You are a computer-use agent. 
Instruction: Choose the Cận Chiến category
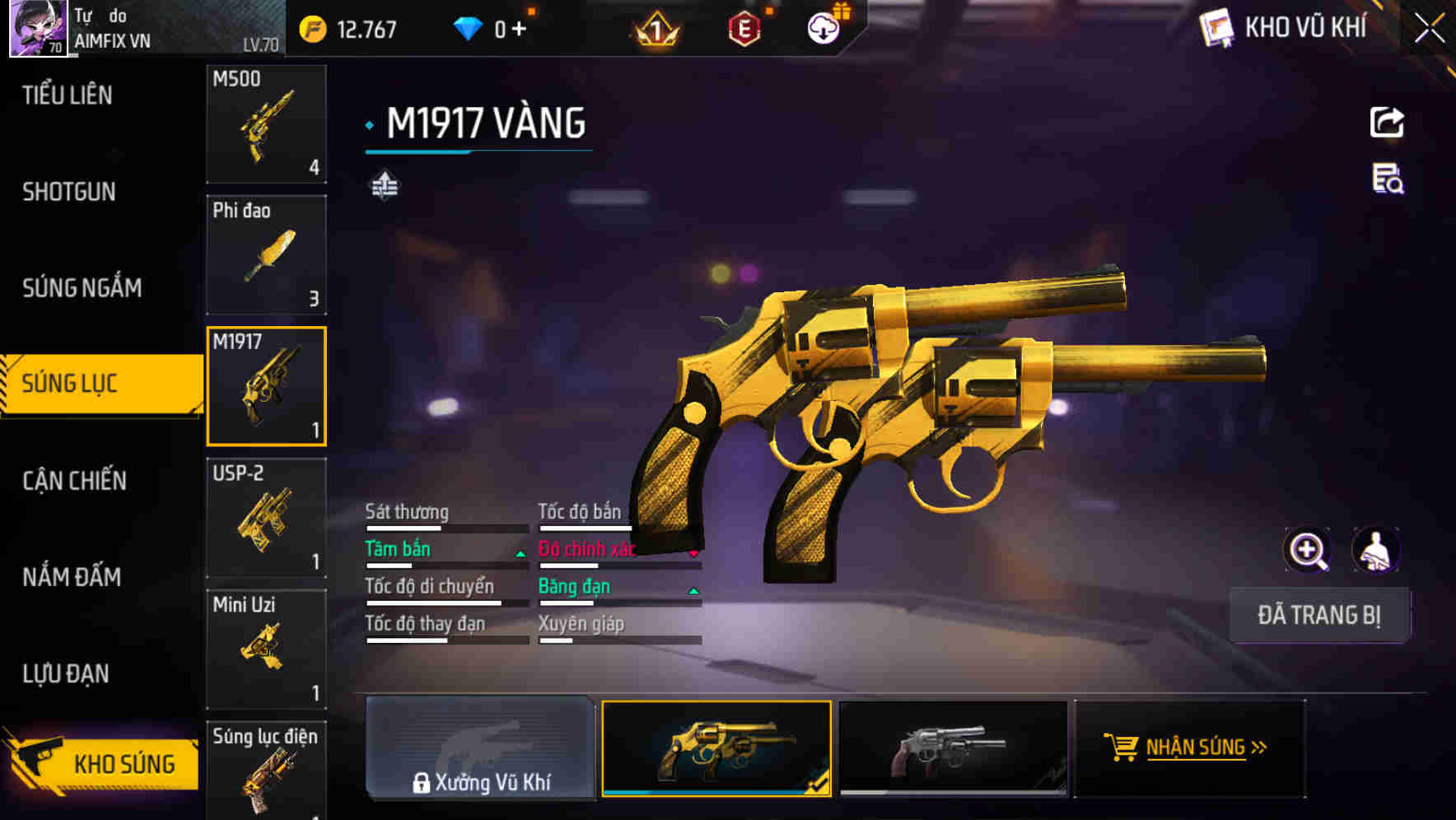tap(74, 481)
